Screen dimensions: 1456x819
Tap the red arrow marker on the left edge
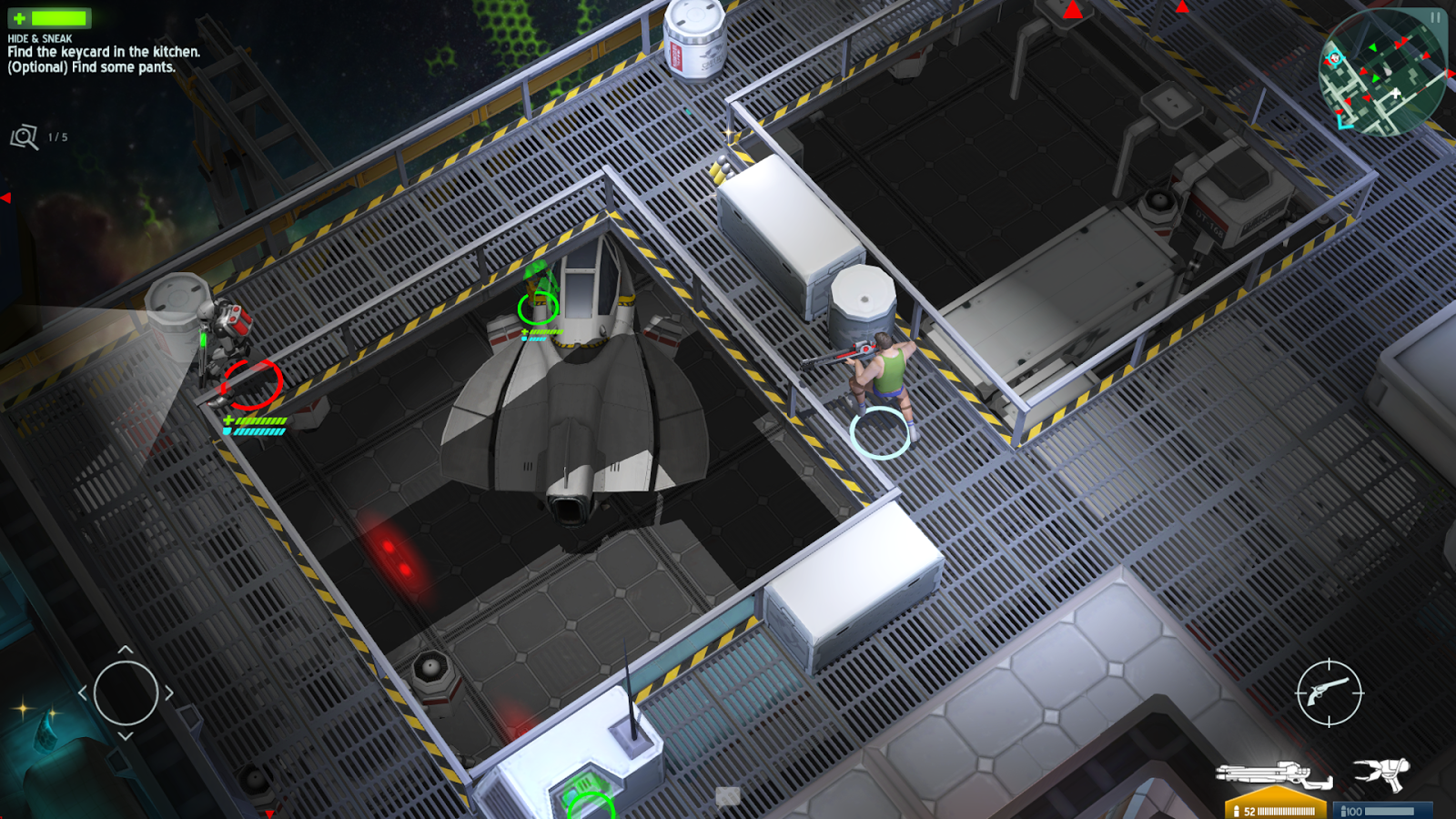click(x=7, y=198)
